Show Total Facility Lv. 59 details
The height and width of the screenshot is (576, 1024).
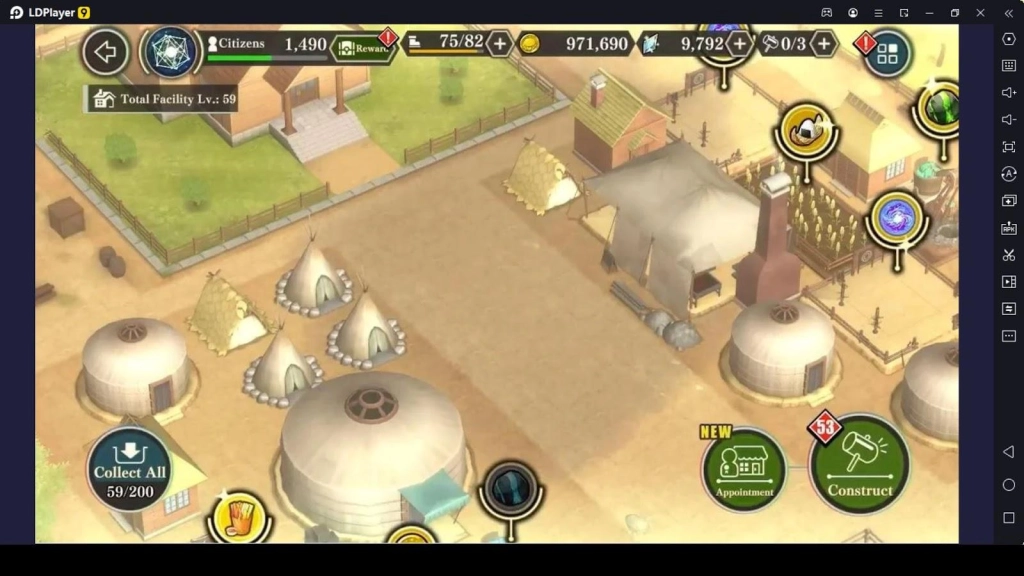tap(164, 99)
